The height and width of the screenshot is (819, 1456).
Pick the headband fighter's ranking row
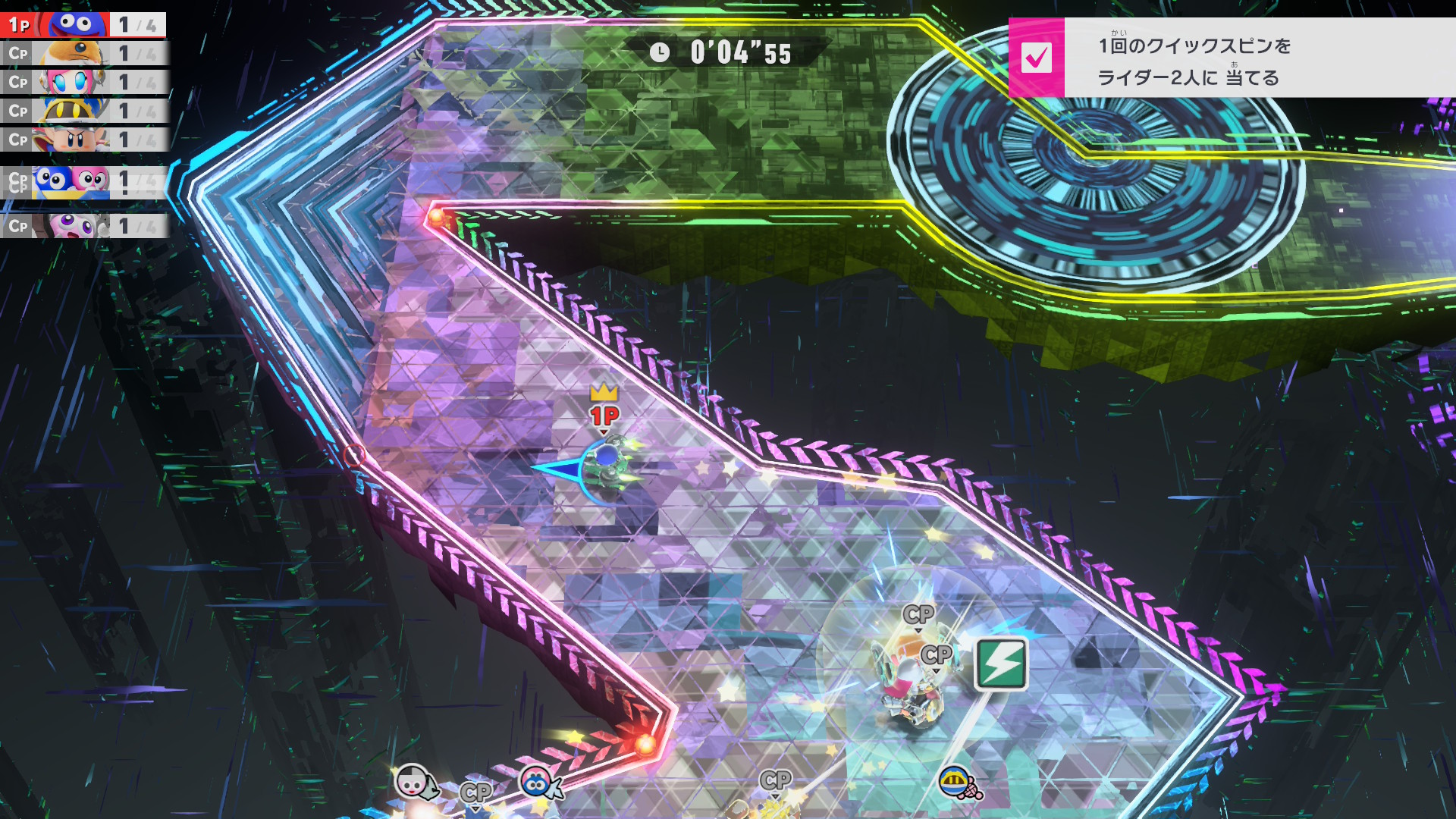coord(83,140)
